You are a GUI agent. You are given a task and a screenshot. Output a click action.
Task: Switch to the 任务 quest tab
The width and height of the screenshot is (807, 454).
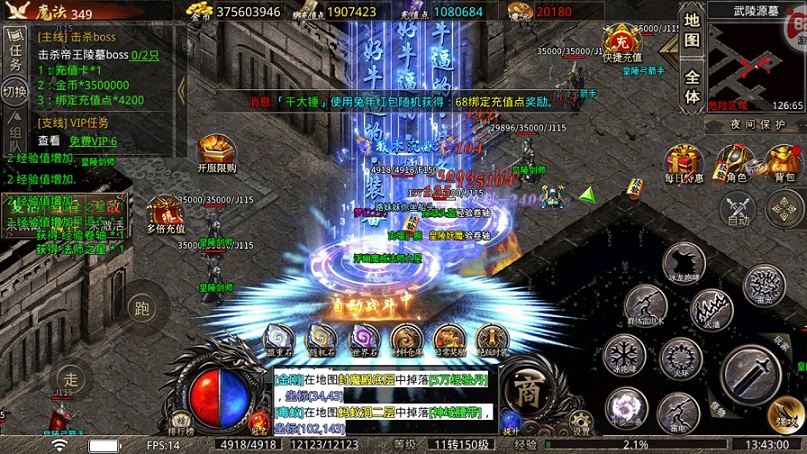(15, 50)
